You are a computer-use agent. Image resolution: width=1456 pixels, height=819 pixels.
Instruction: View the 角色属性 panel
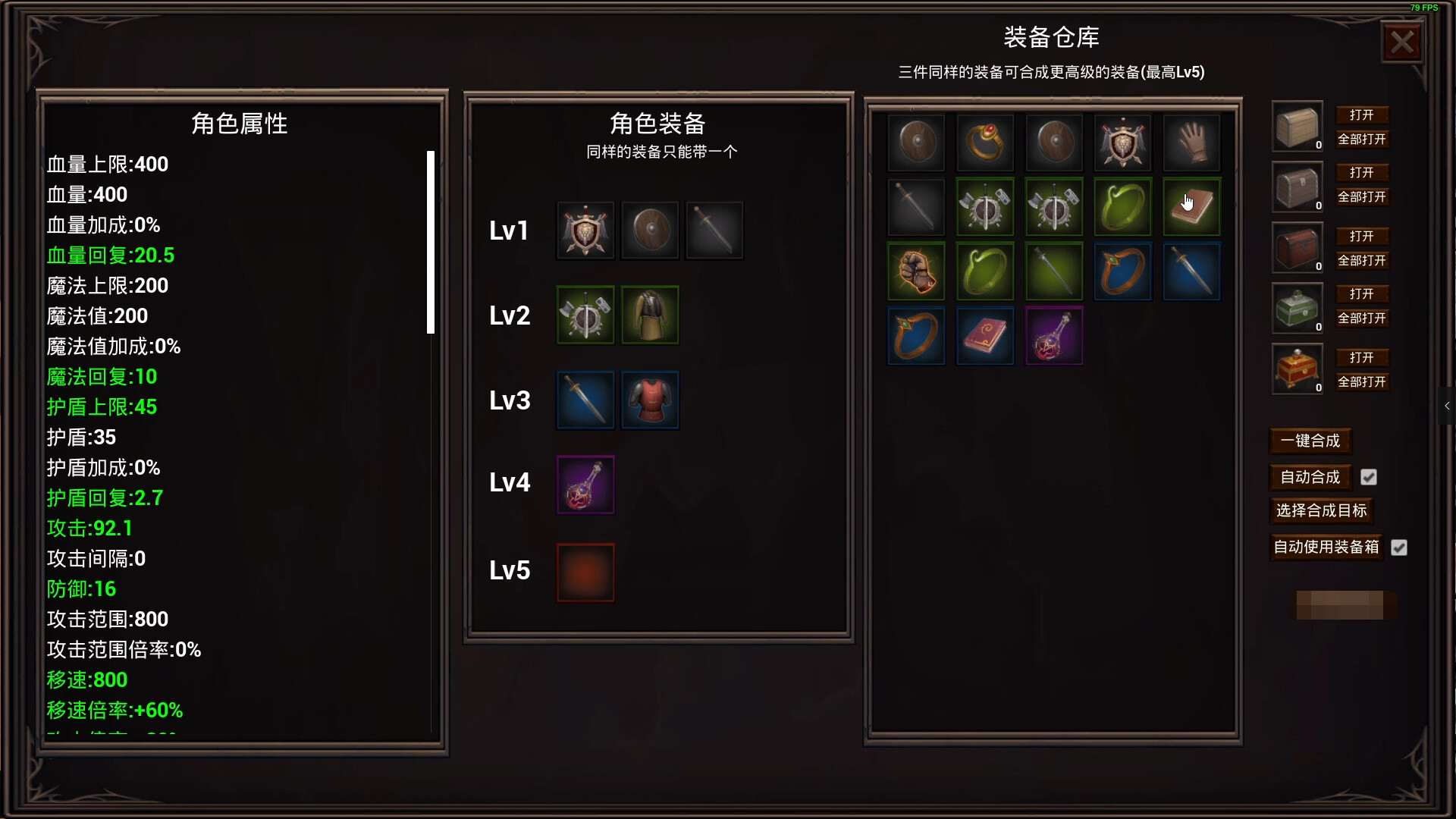pos(240,123)
